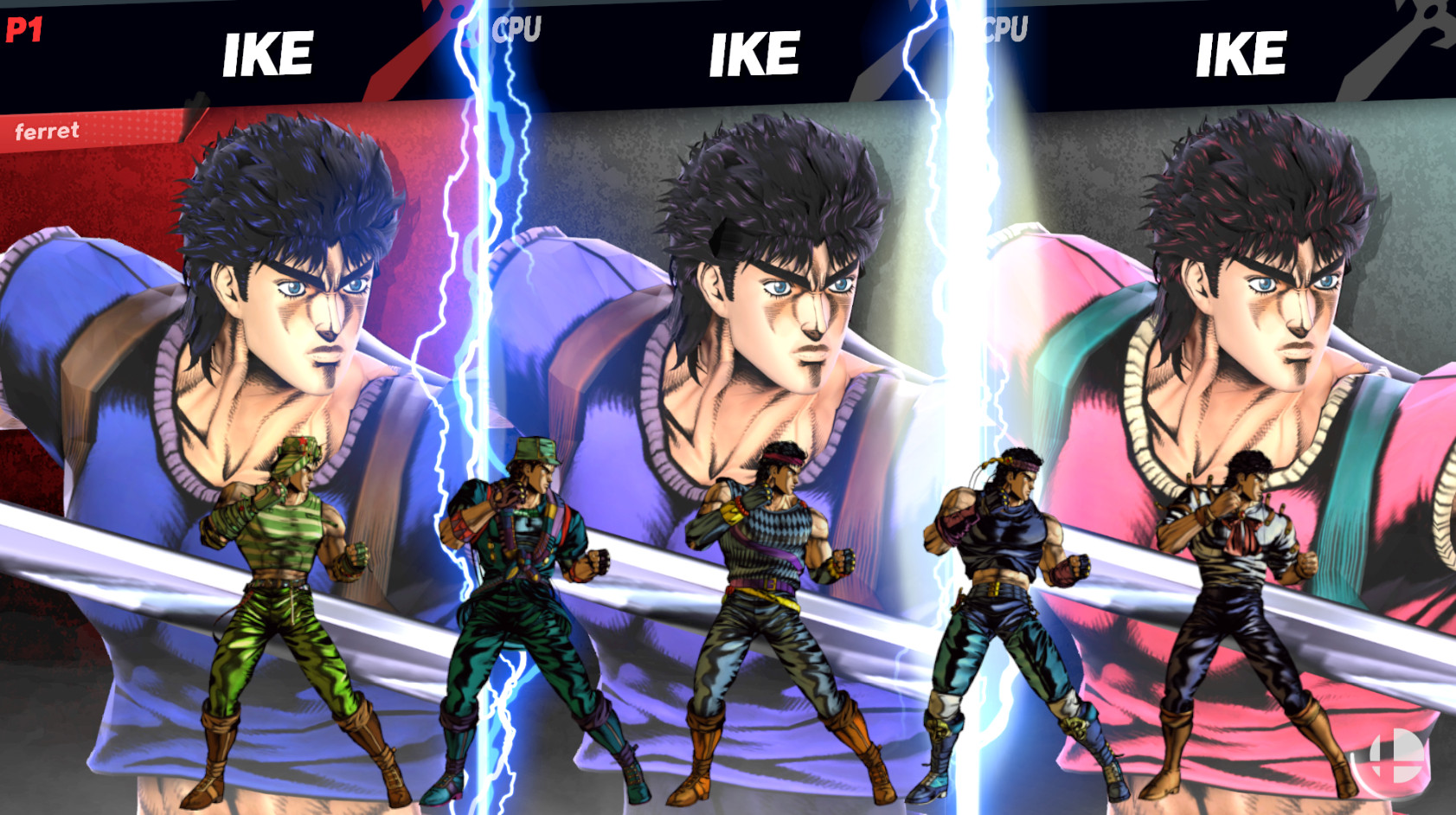Expand the leftmost IKE name banner
The width and height of the screenshot is (1456, 815).
tap(266, 54)
